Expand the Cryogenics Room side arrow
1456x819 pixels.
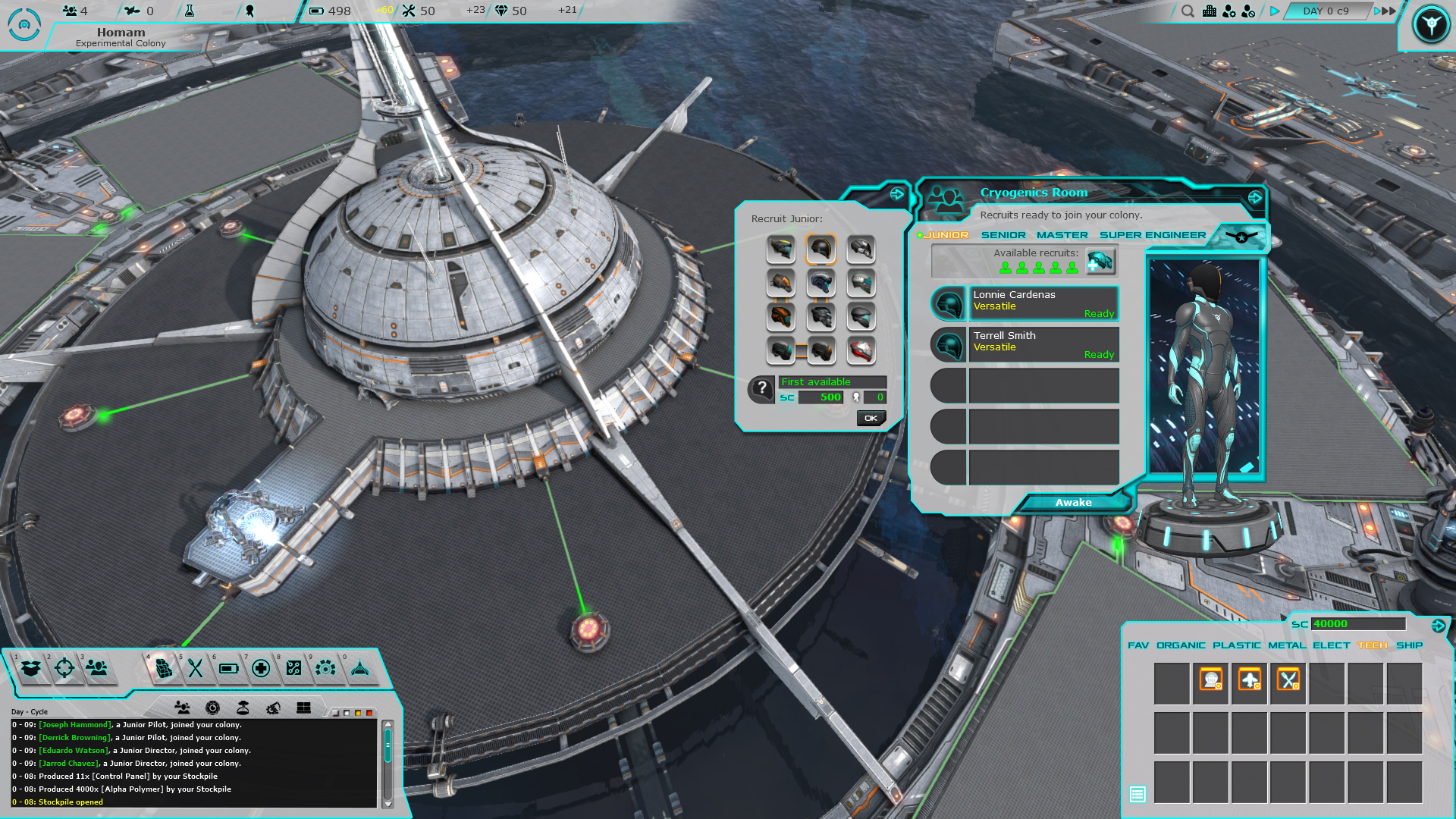(1255, 198)
